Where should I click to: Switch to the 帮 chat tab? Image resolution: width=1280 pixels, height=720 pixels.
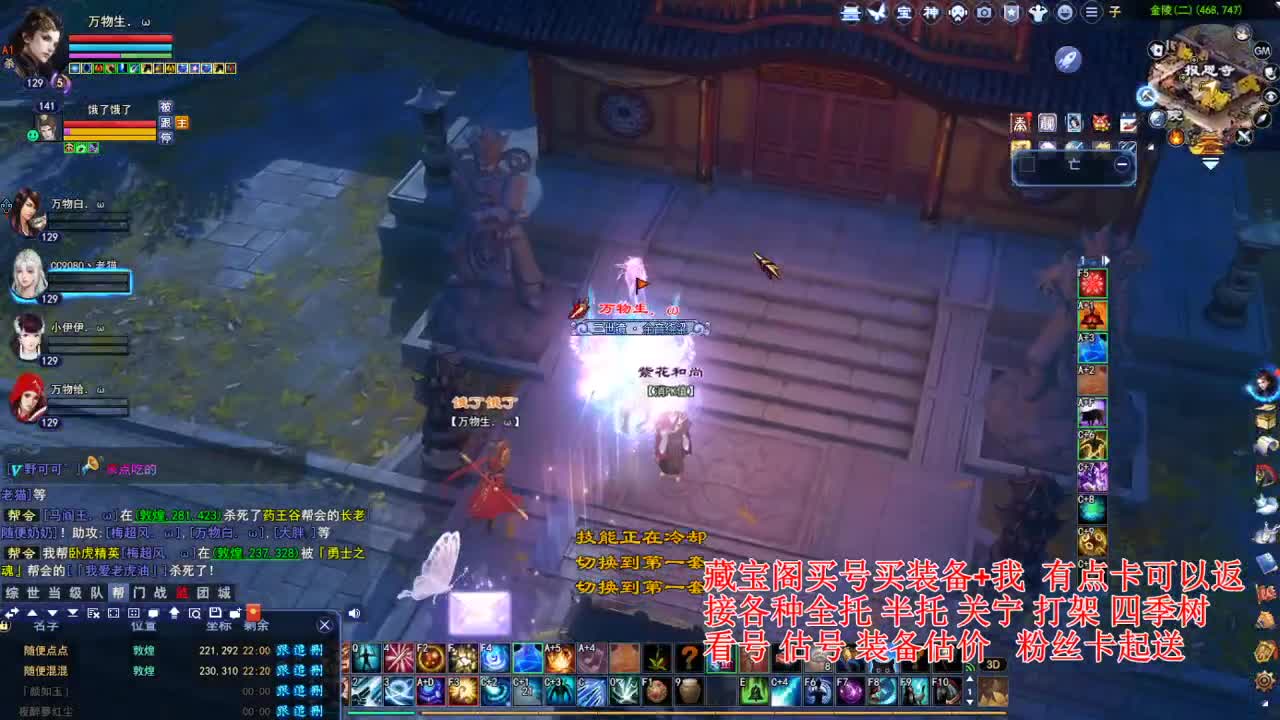(116, 592)
